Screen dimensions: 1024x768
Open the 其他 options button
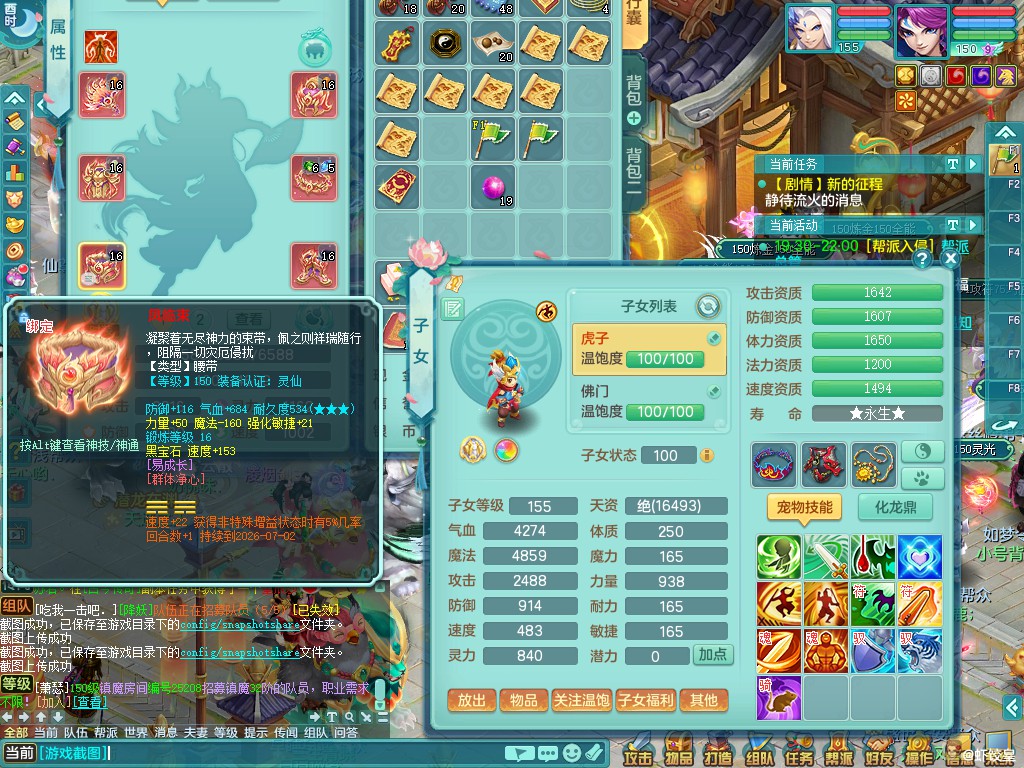(x=703, y=700)
